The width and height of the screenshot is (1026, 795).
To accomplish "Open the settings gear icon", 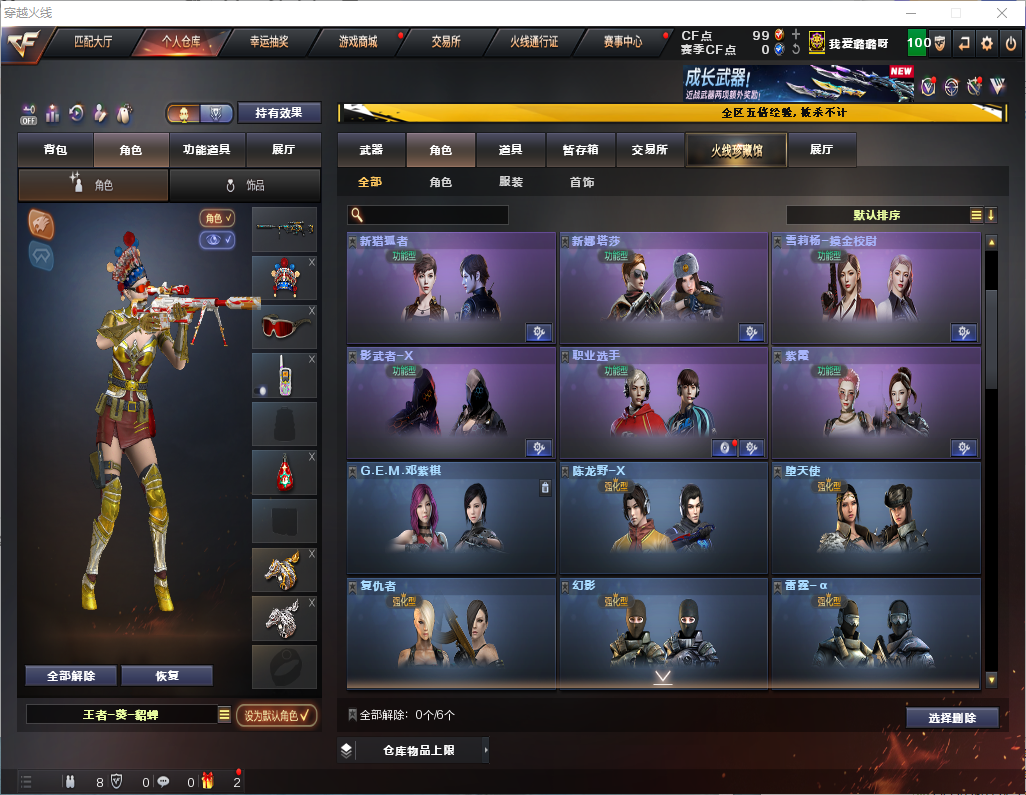I will coord(987,43).
